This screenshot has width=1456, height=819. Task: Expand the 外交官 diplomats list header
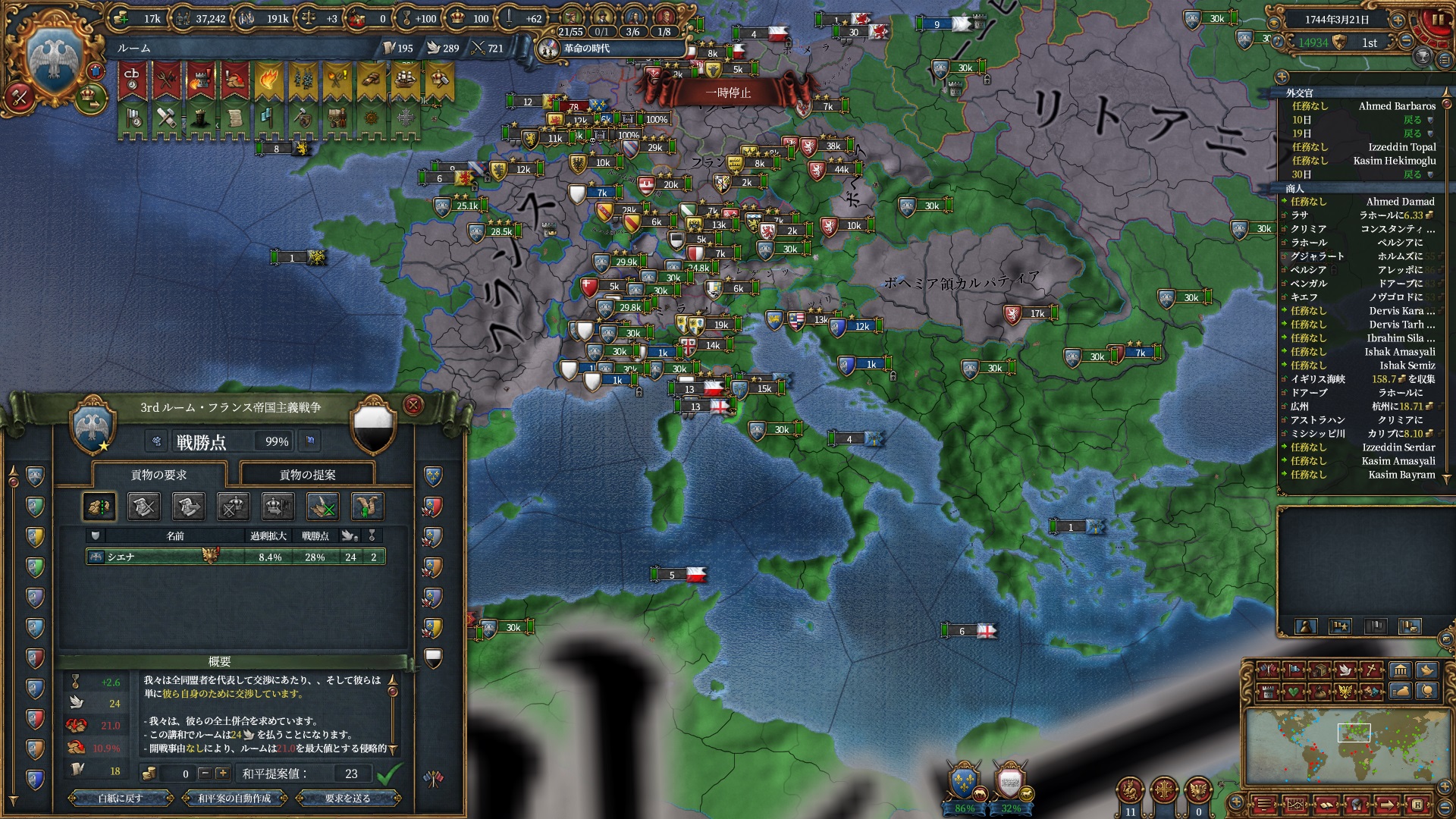(1299, 93)
